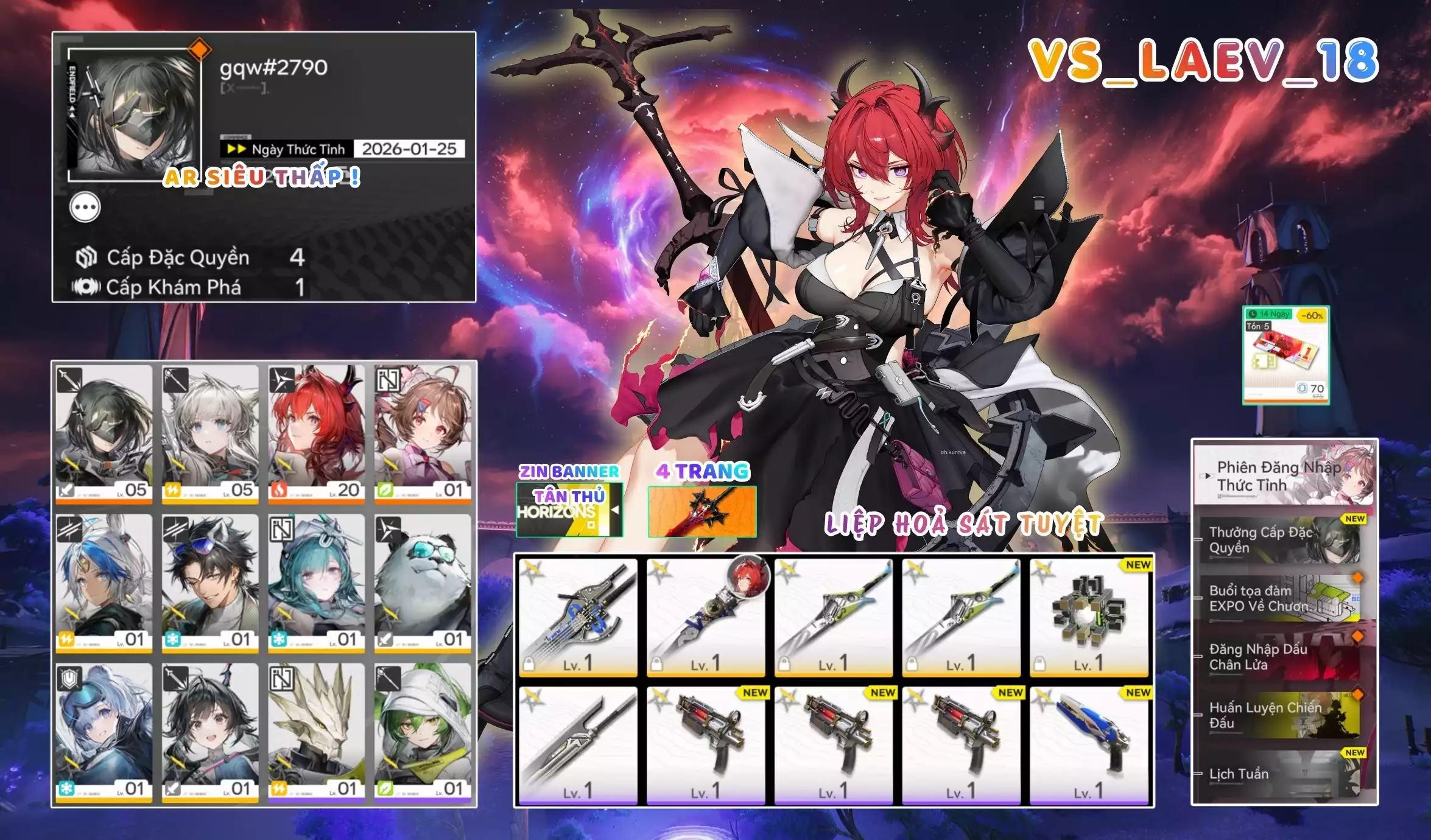Click the orange diamond marker on Đăng Nhập Dấu Chân Lửa
The width and height of the screenshot is (1431, 840).
[x=1358, y=636]
